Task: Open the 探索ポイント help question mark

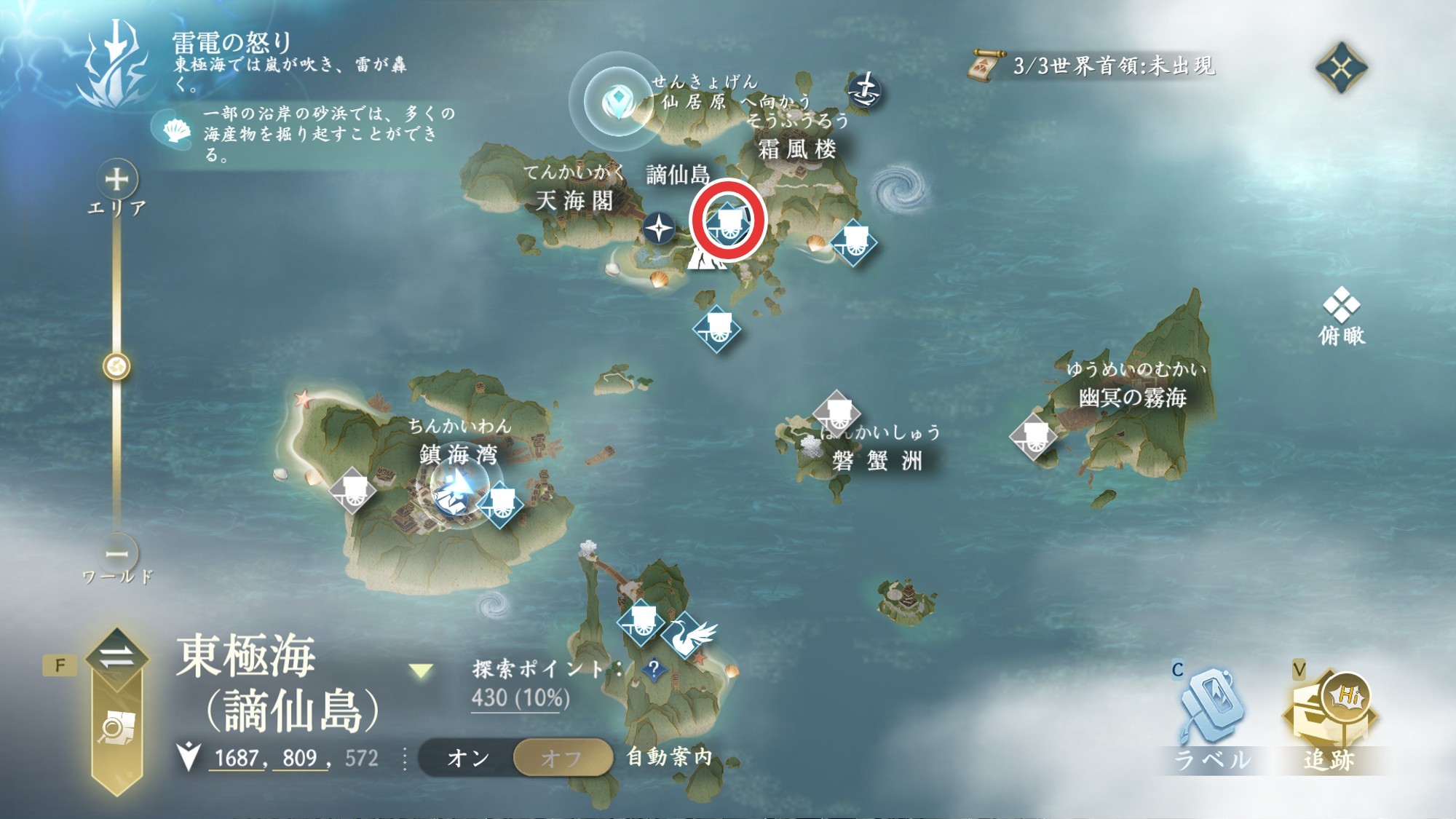Action: (x=654, y=668)
